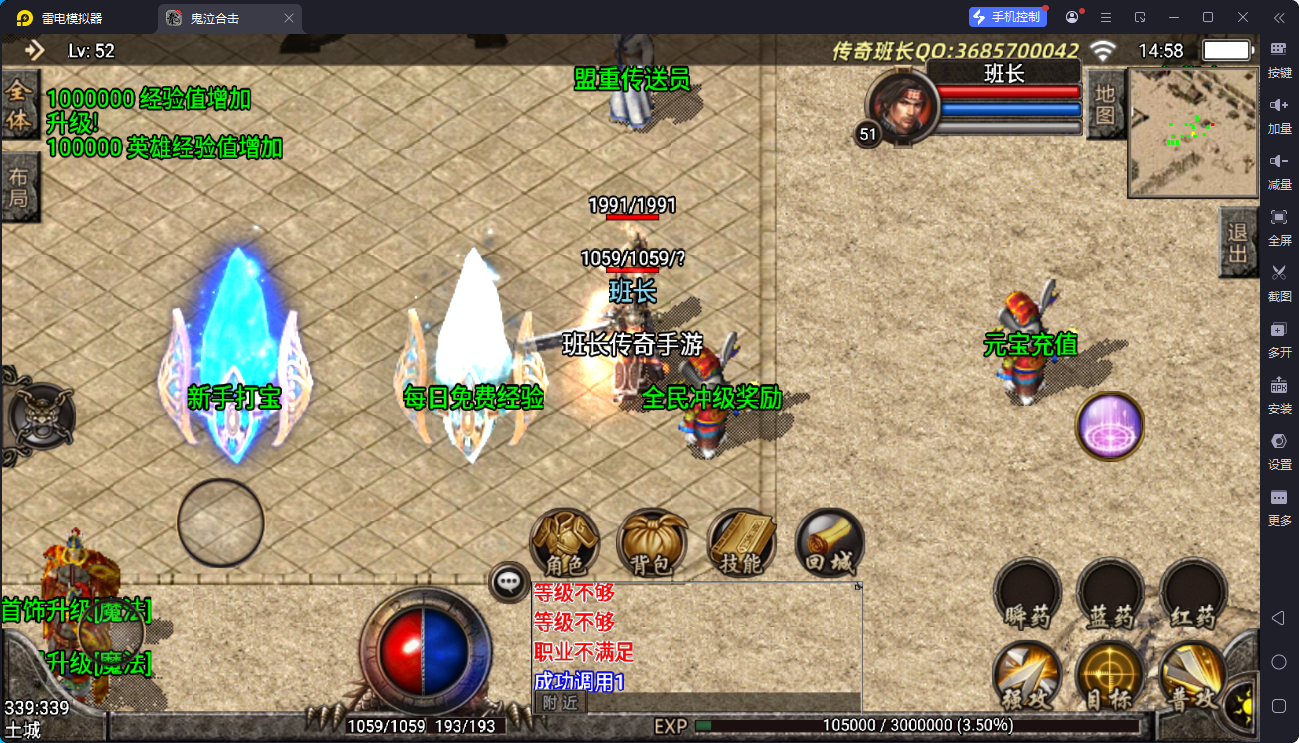Click the 退出 exit button
Image resolution: width=1299 pixels, height=743 pixels.
1238,243
